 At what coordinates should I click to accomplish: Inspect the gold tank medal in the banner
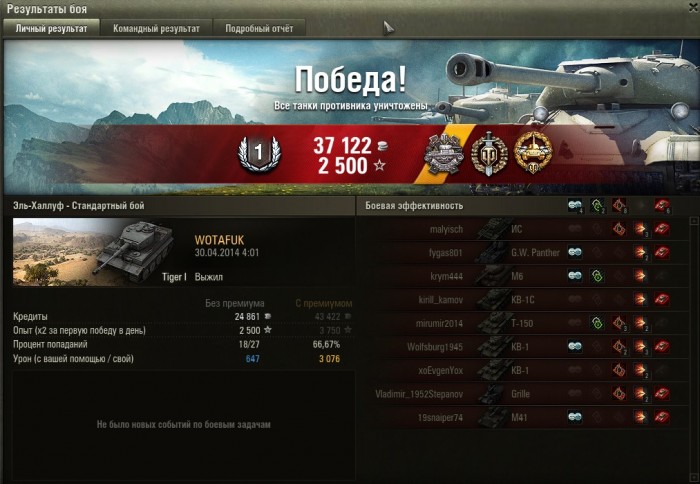click(533, 153)
